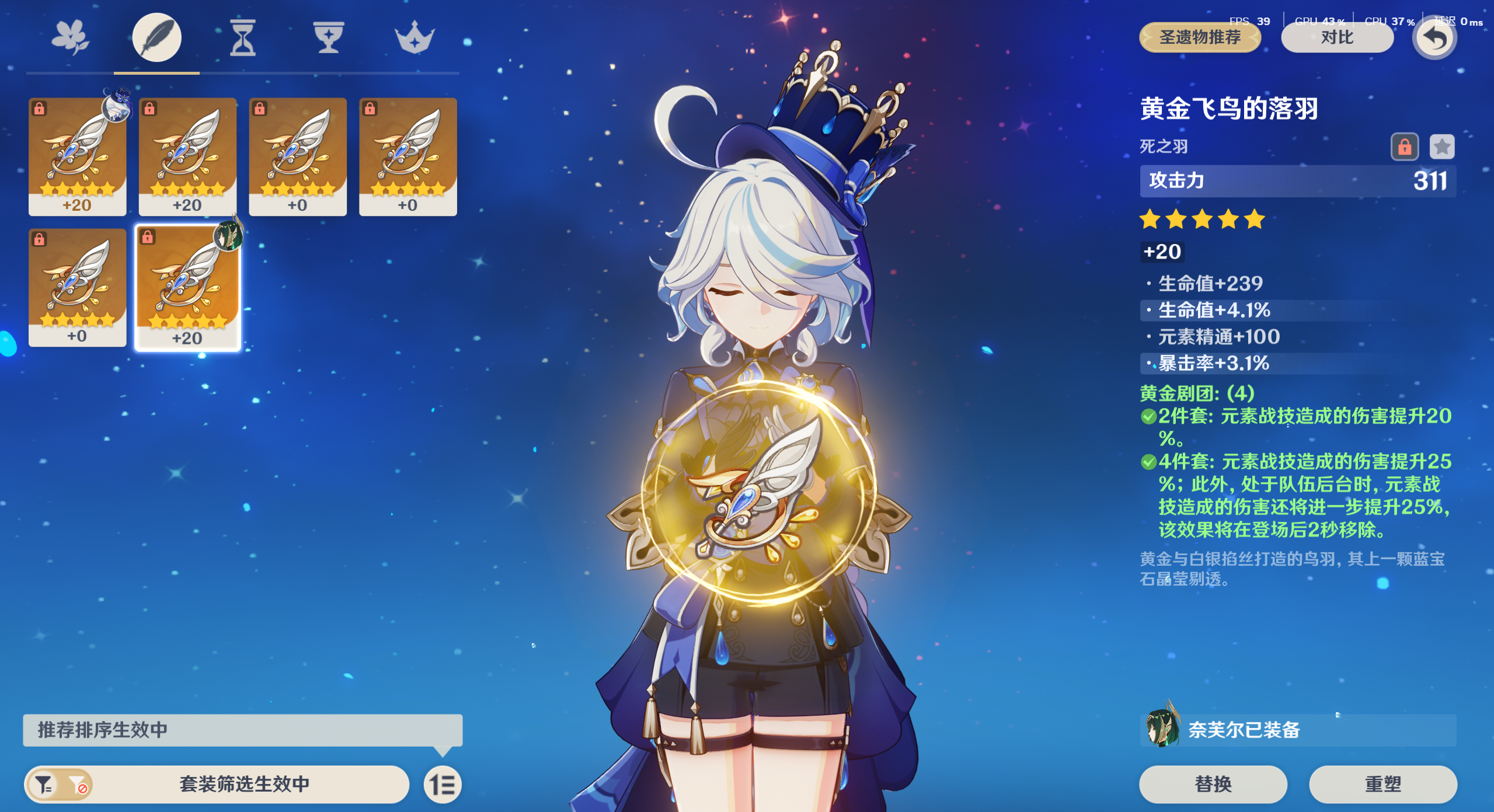Click the sort order icon near bottom
Image resolution: width=1494 pixels, height=812 pixels.
(443, 785)
